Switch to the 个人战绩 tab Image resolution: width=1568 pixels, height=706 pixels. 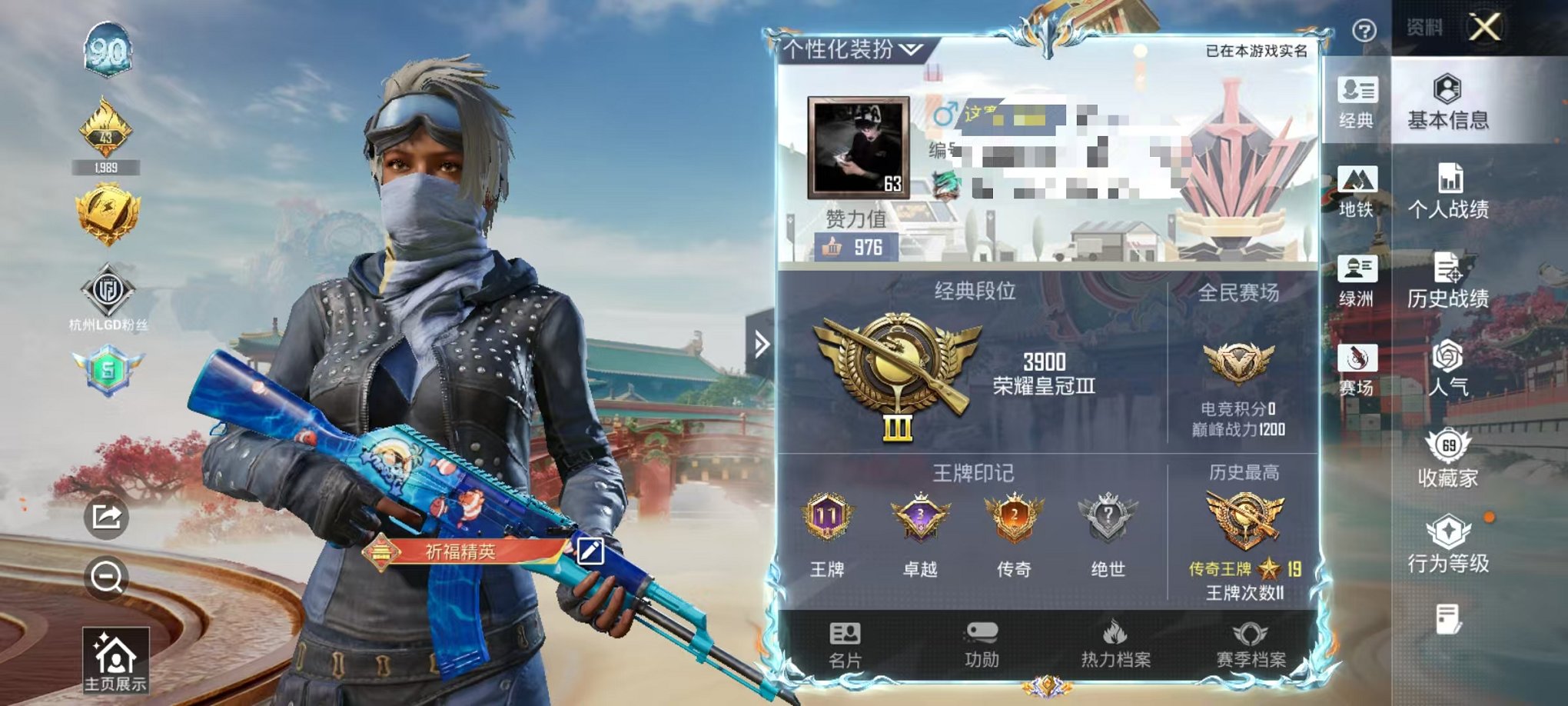1450,192
